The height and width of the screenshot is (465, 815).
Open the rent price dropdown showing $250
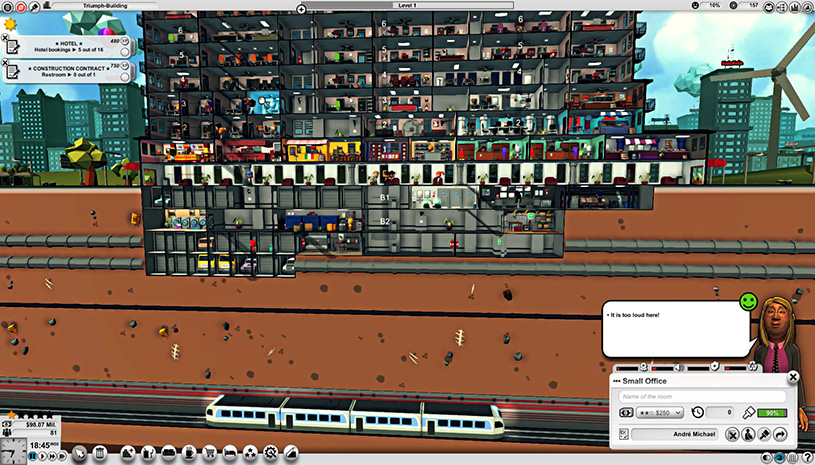pyautogui.click(x=657, y=413)
